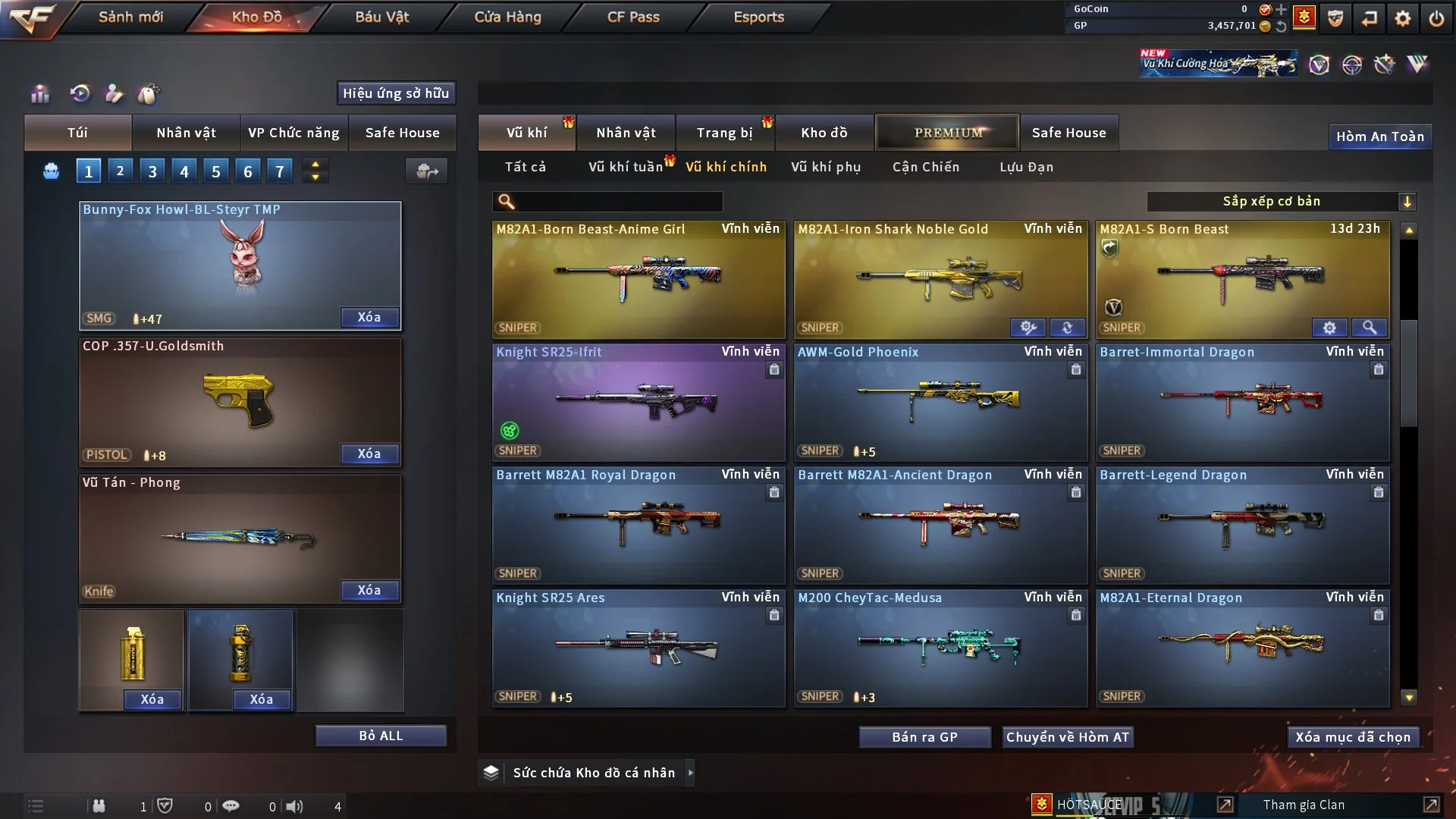Select the Nhân vật storage tab
This screenshot has width=1456, height=819.
point(626,133)
